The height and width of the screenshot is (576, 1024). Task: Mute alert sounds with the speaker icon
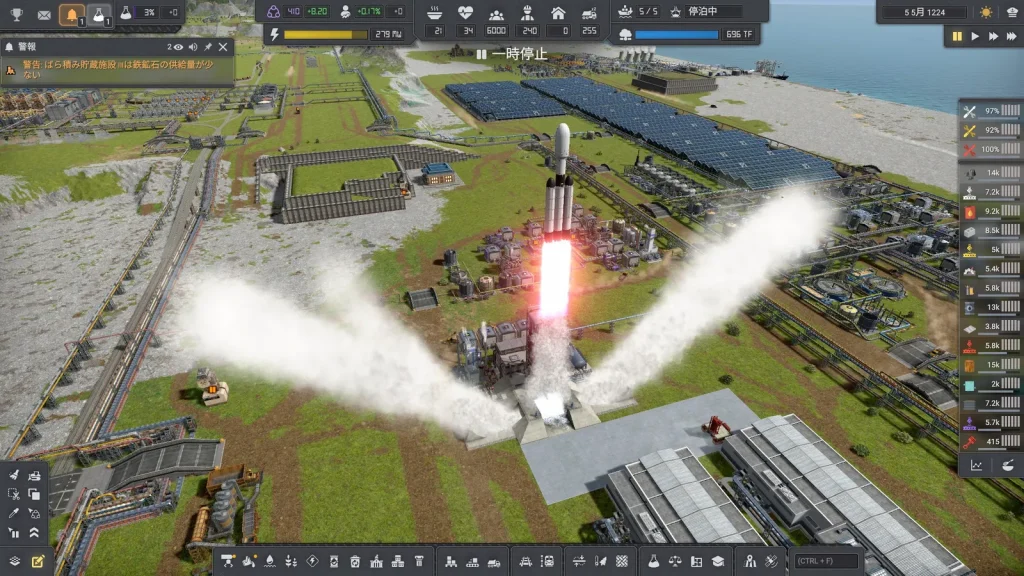pyautogui.click(x=192, y=47)
